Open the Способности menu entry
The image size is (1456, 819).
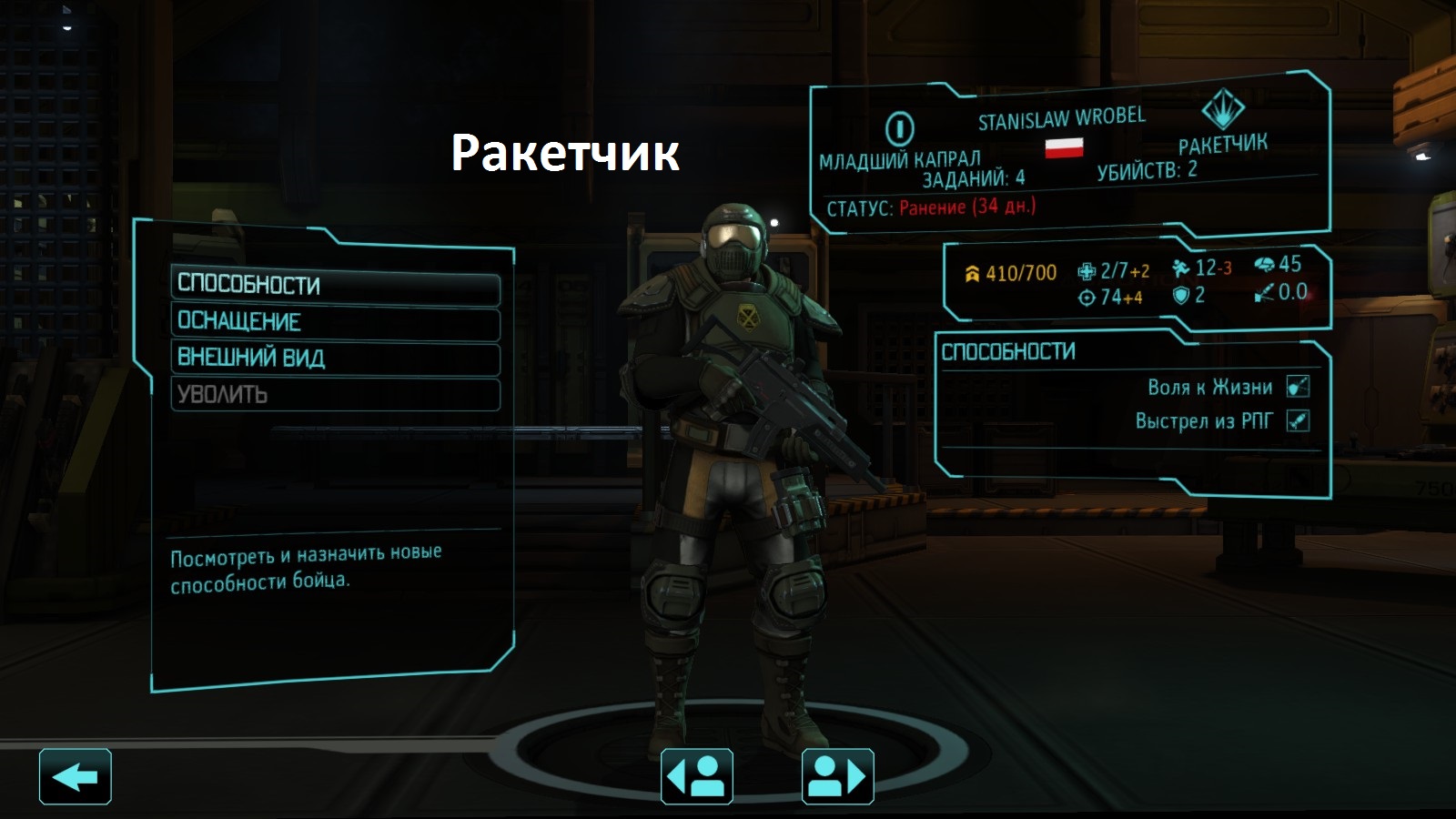click(x=335, y=286)
